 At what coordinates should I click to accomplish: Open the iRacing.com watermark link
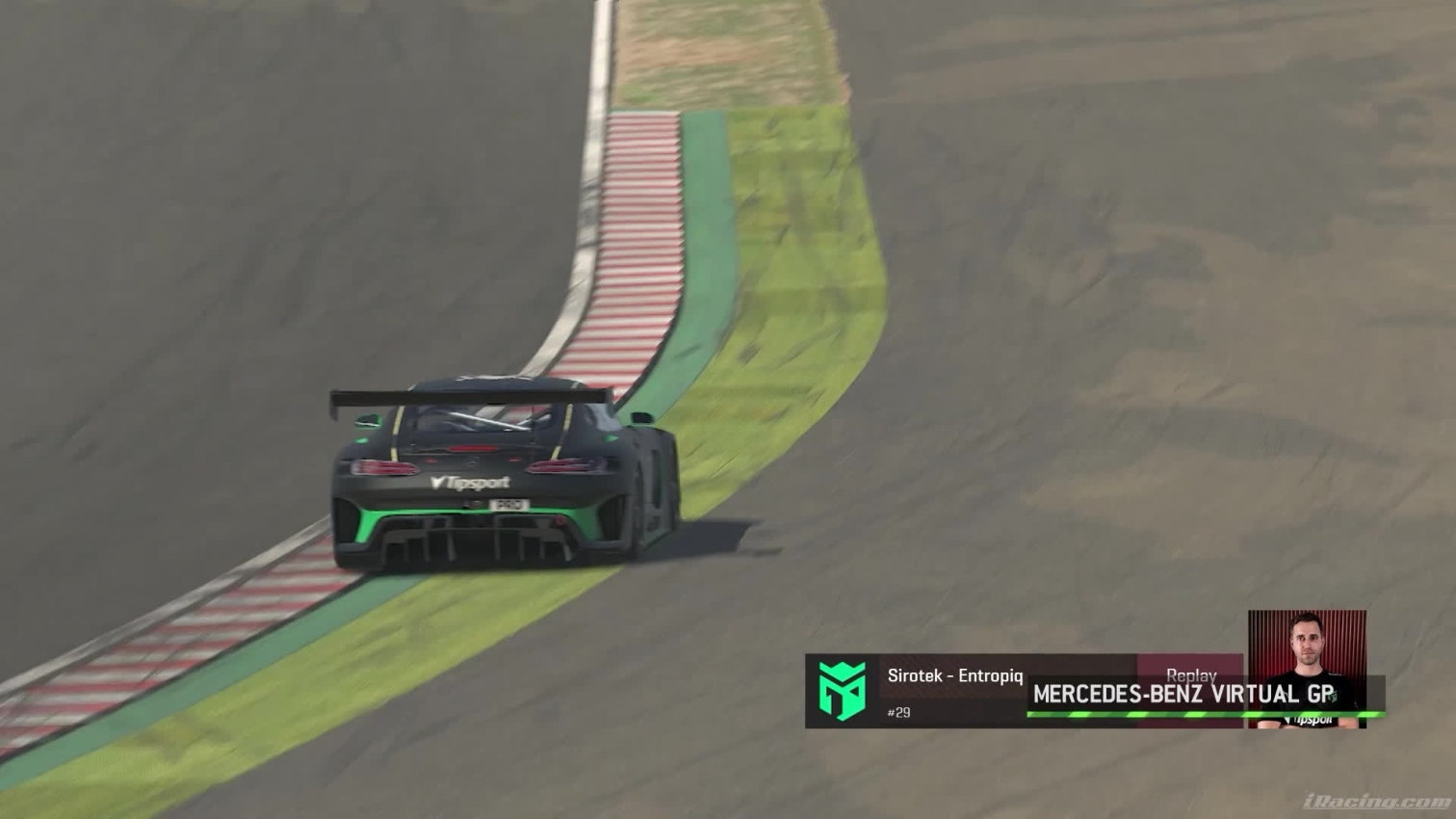pos(1376,802)
